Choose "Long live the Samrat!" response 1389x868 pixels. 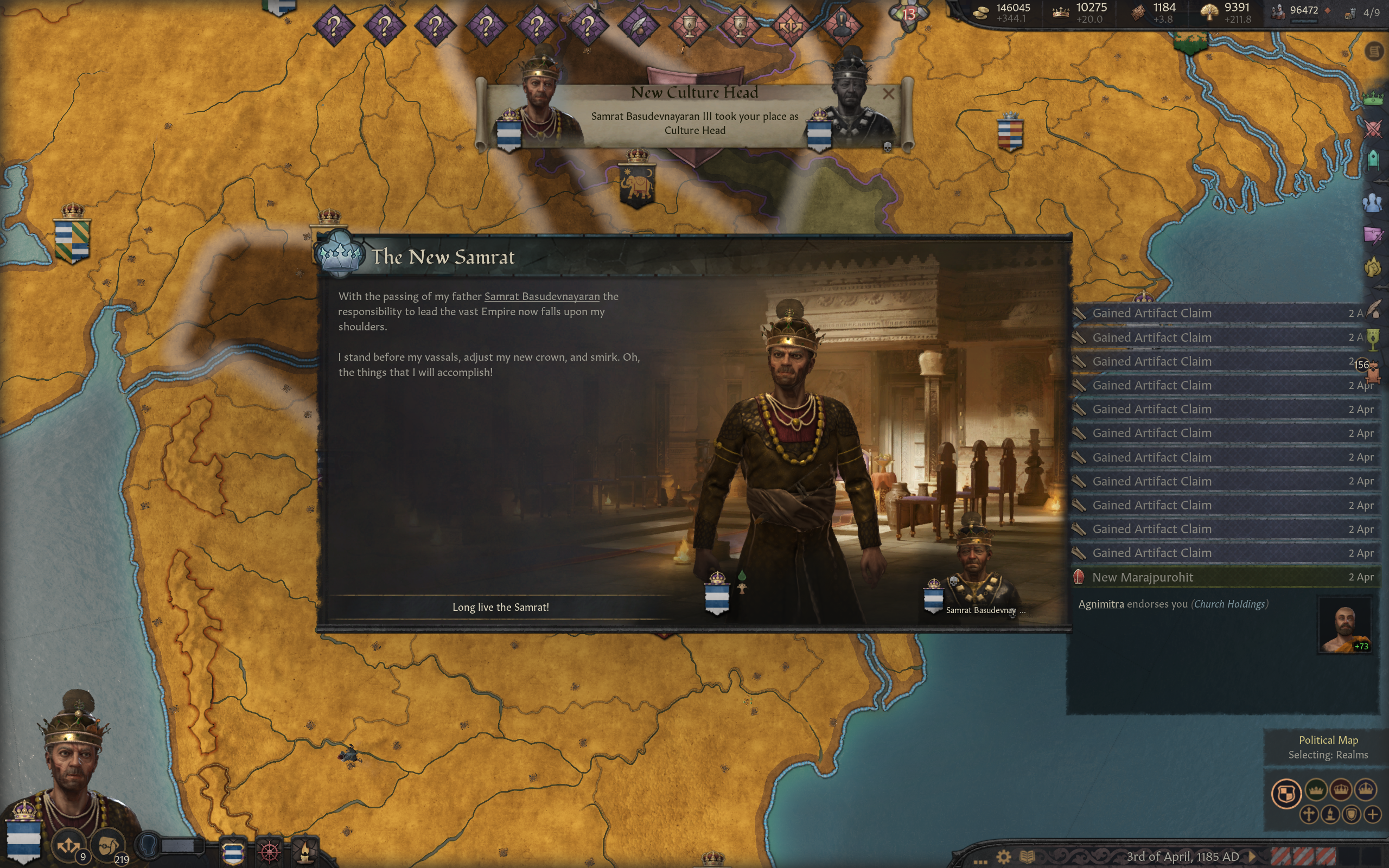500,607
